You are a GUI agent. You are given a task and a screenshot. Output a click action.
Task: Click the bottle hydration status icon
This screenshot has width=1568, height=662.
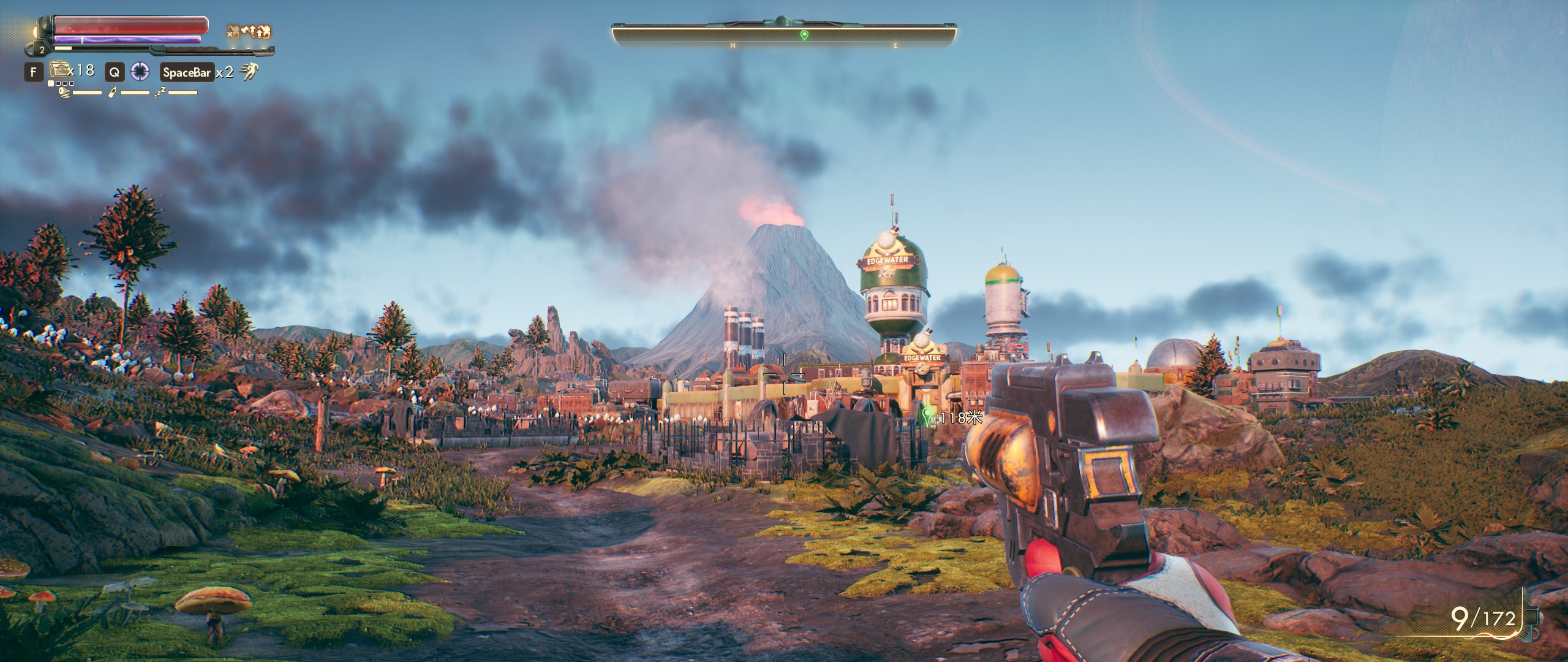113,93
